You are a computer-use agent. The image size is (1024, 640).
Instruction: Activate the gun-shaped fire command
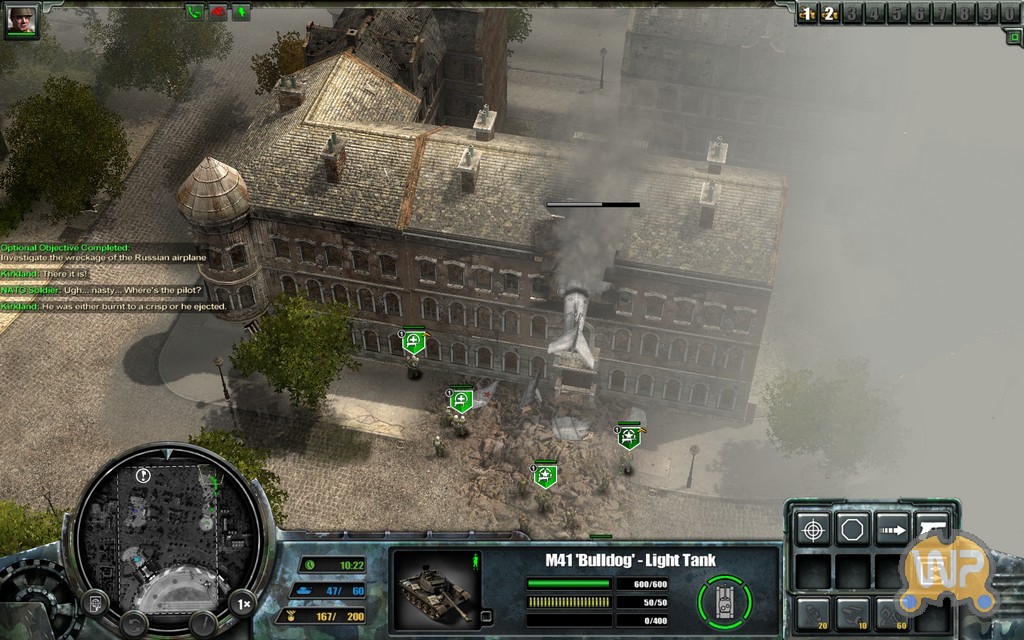pyautogui.click(x=932, y=528)
